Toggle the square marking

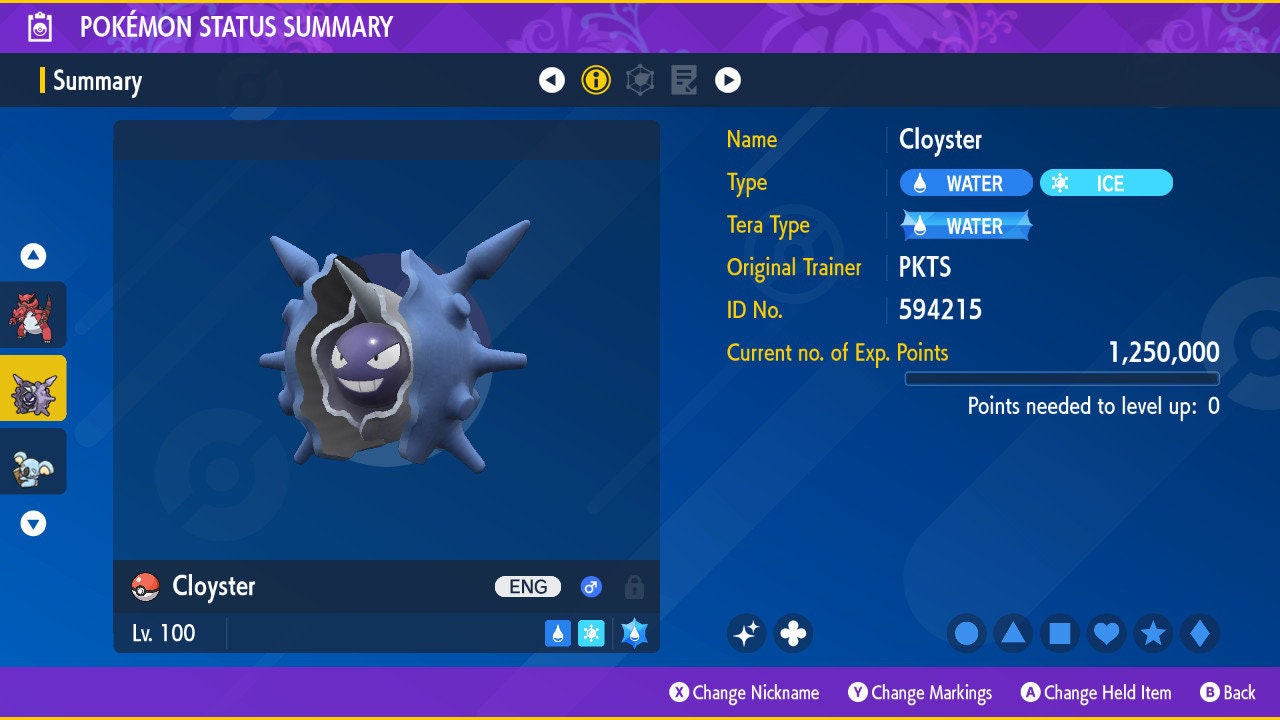pyautogui.click(x=1060, y=633)
